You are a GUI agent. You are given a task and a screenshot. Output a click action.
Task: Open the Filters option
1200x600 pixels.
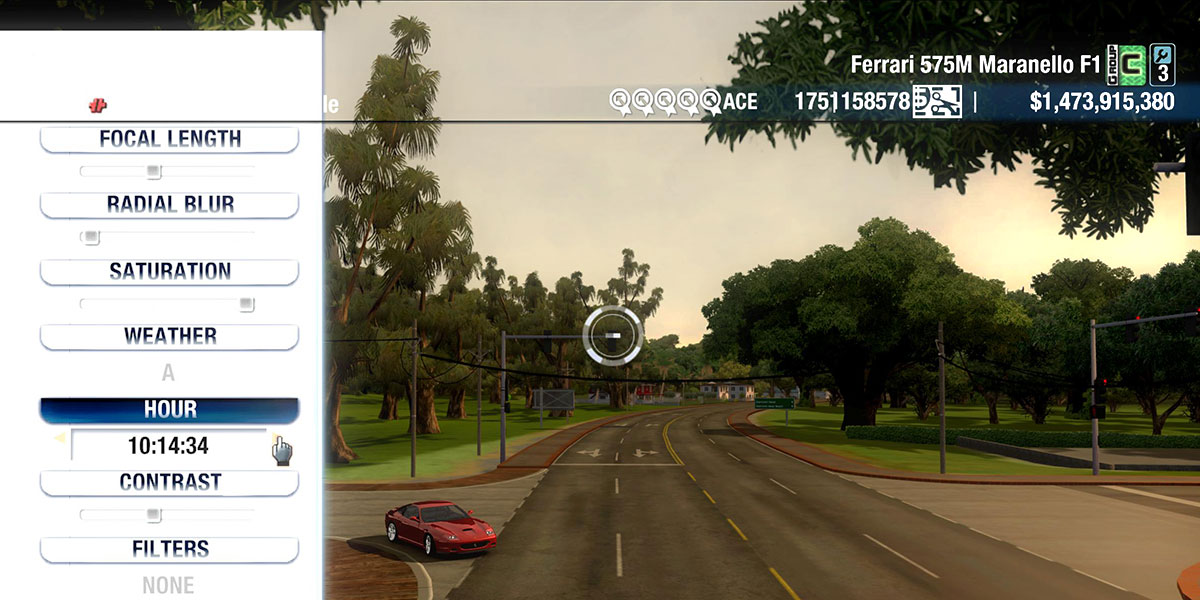click(x=169, y=550)
